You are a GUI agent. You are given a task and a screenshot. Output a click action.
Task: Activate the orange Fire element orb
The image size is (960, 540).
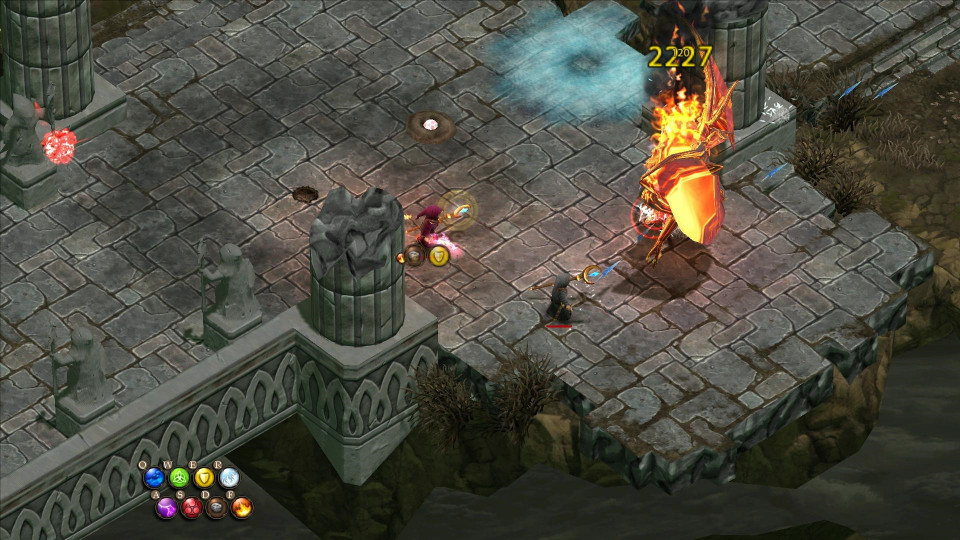click(x=241, y=508)
